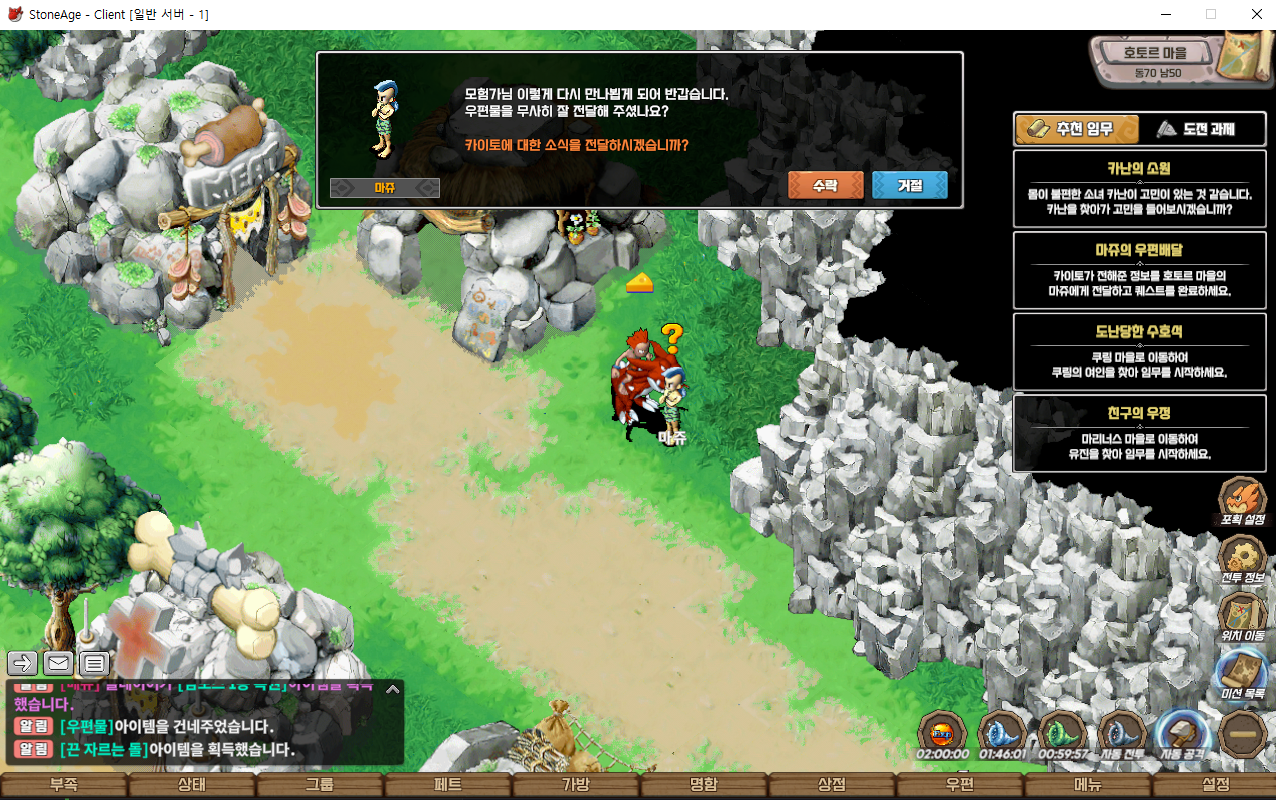Switch to the 추천 임무 tab
Viewport: 1276px width, 800px height.
1077,129
